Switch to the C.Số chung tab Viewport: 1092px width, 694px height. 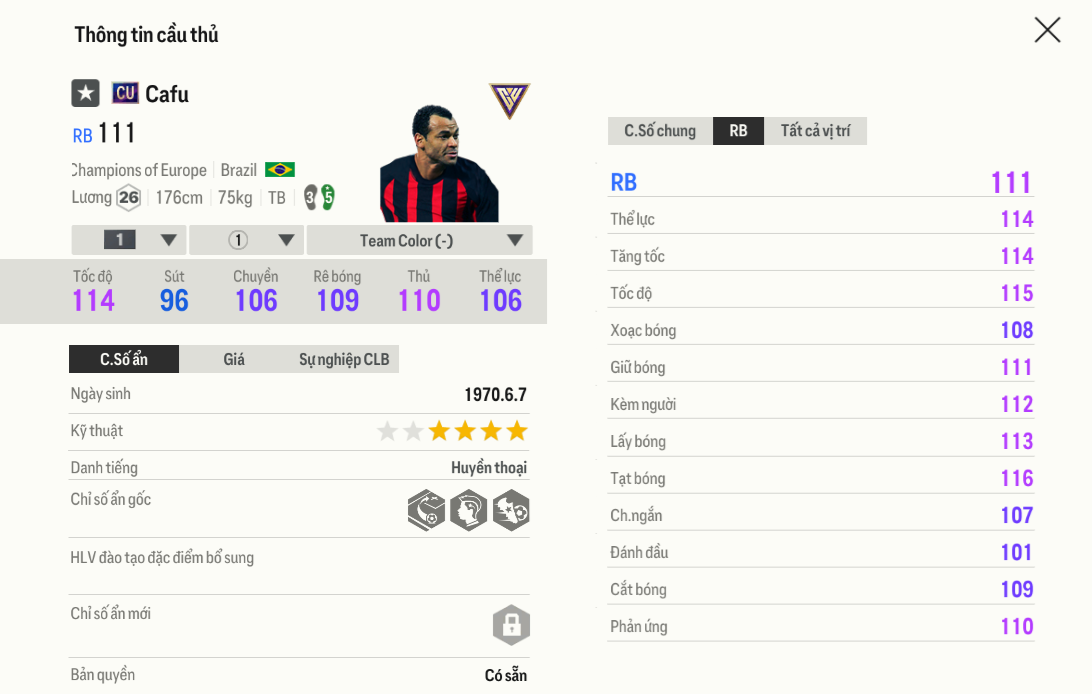pos(660,131)
